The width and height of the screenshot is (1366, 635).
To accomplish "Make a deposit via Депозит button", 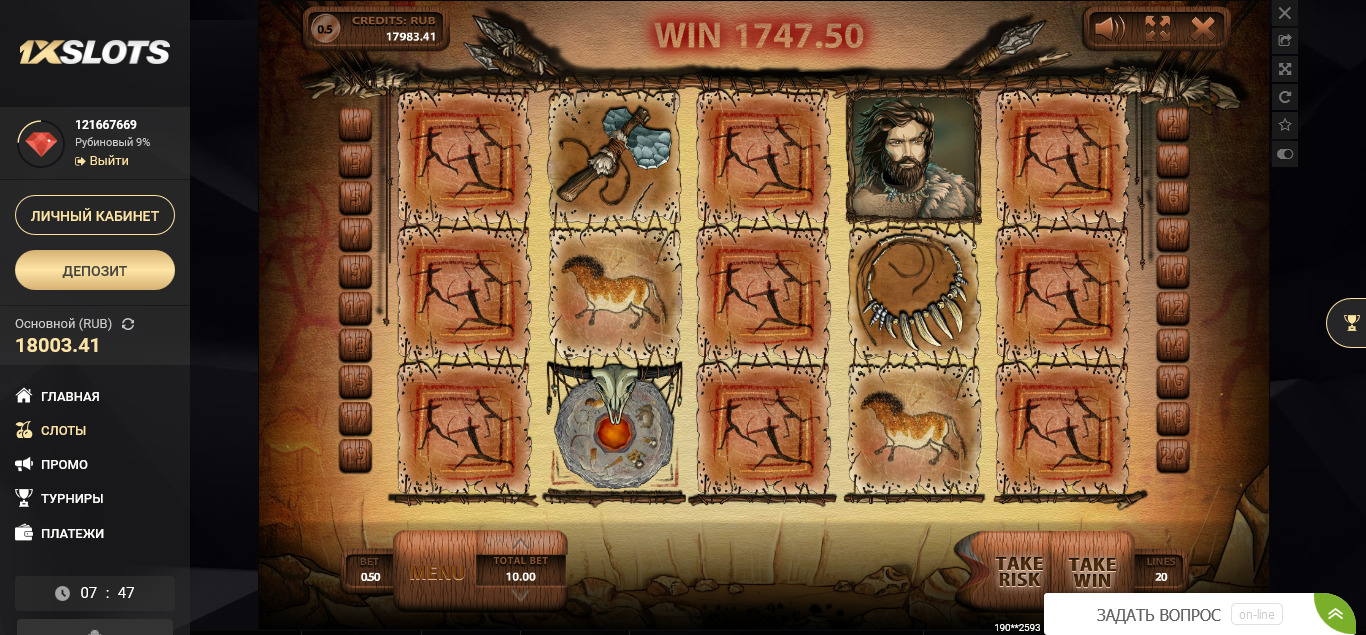I will pos(95,270).
